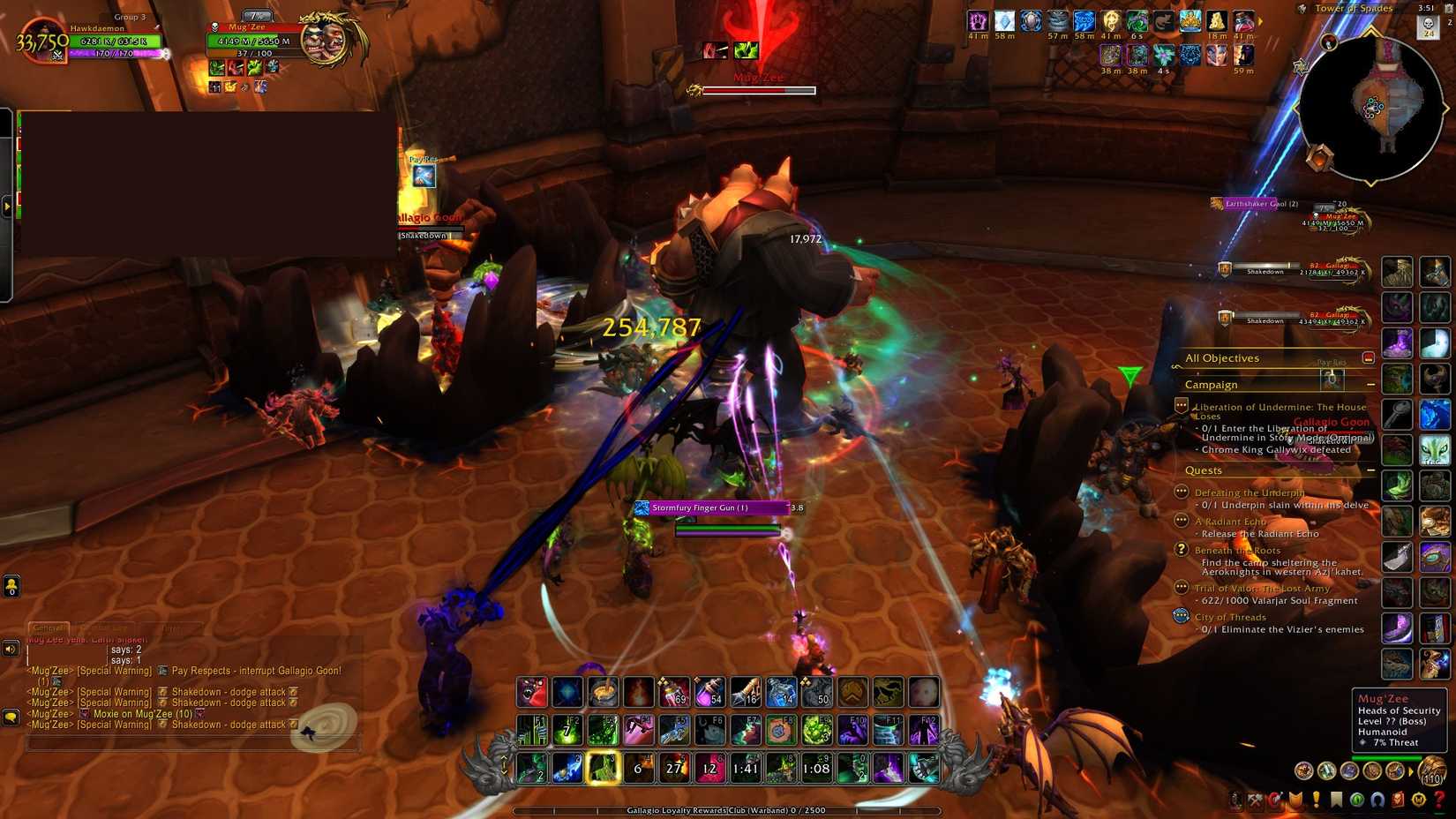Open options for Liberation of Undermine quest
Viewport: 1456px width, 819px height.
click(x=1182, y=405)
